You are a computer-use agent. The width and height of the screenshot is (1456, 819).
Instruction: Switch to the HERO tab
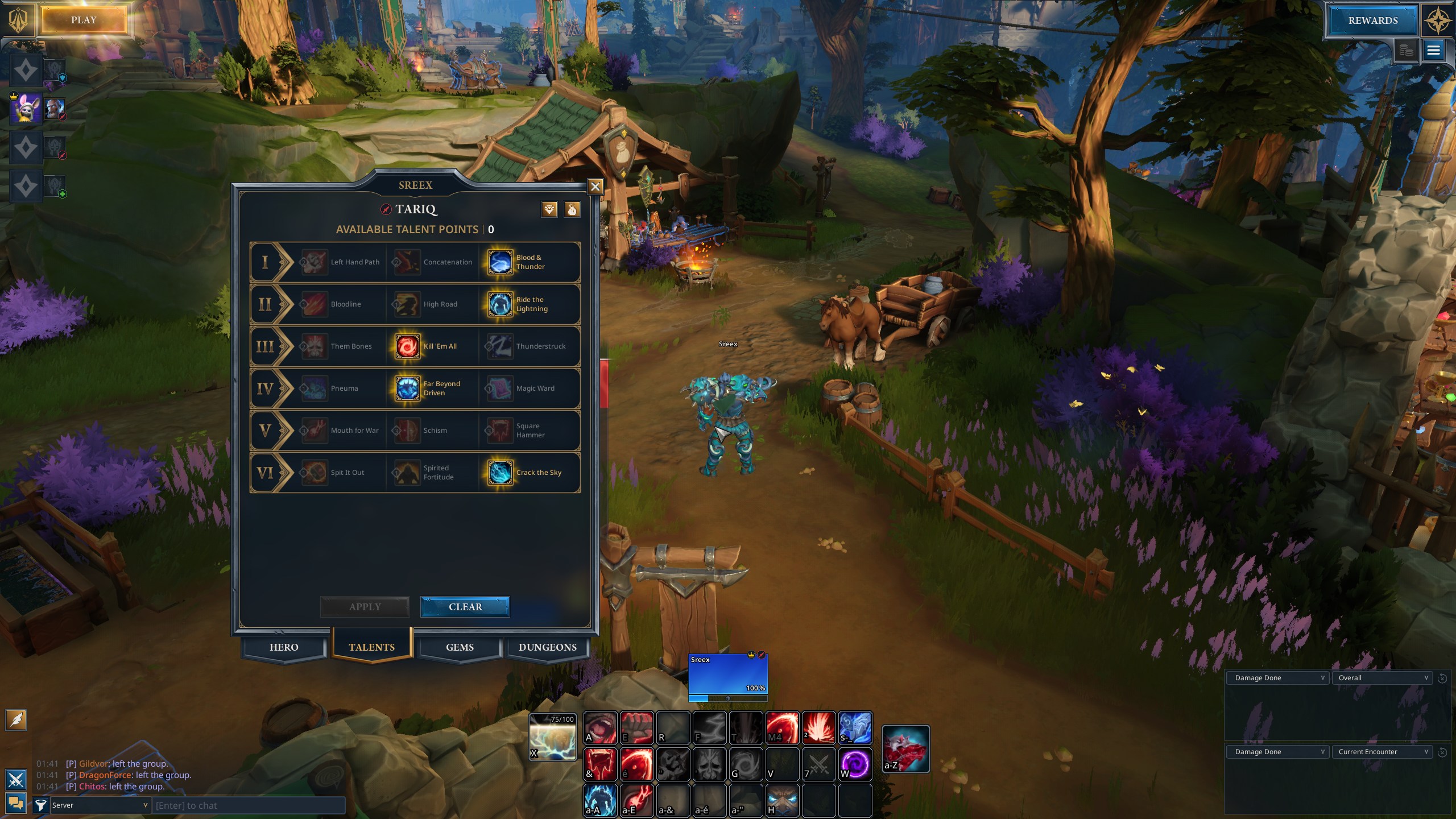[x=284, y=647]
